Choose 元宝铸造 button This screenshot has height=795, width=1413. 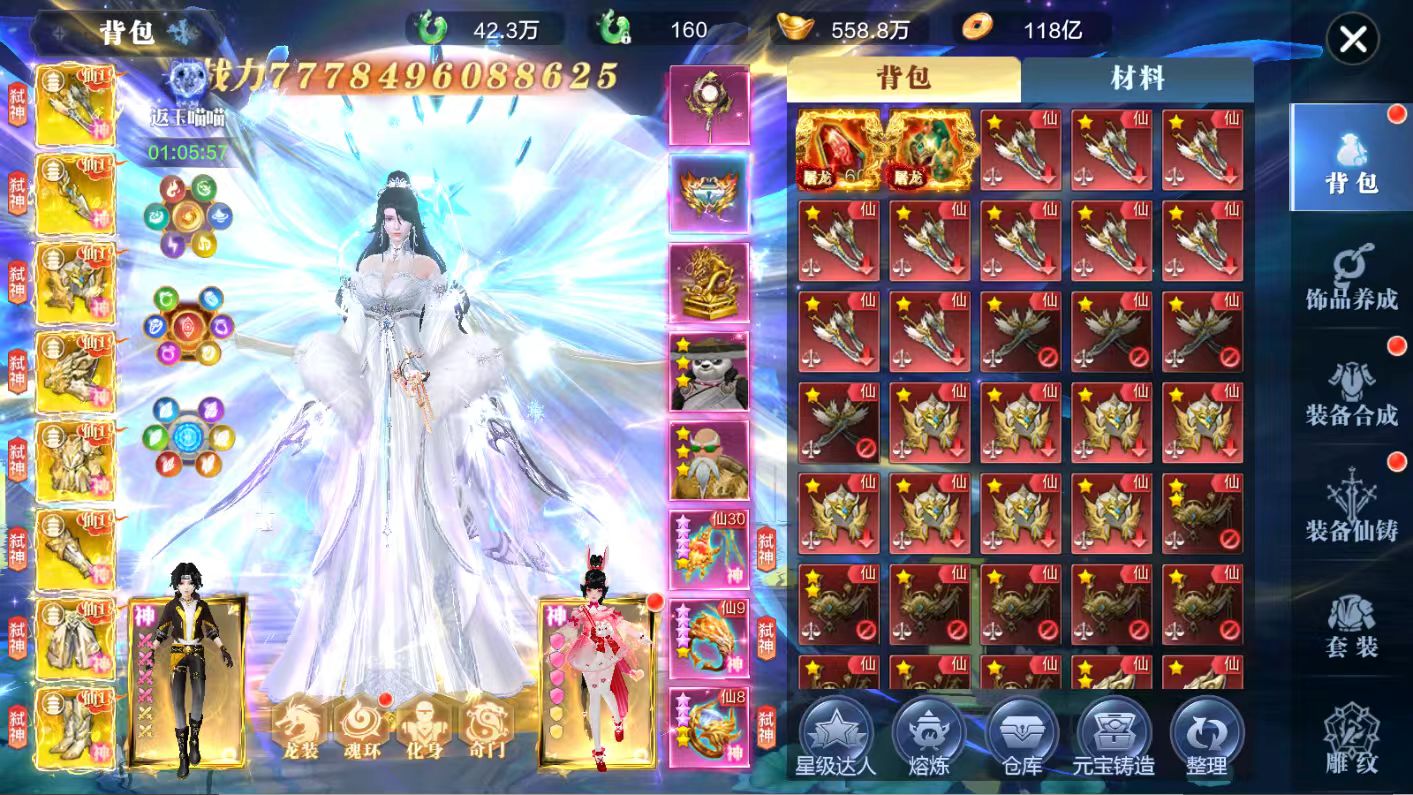click(1113, 738)
